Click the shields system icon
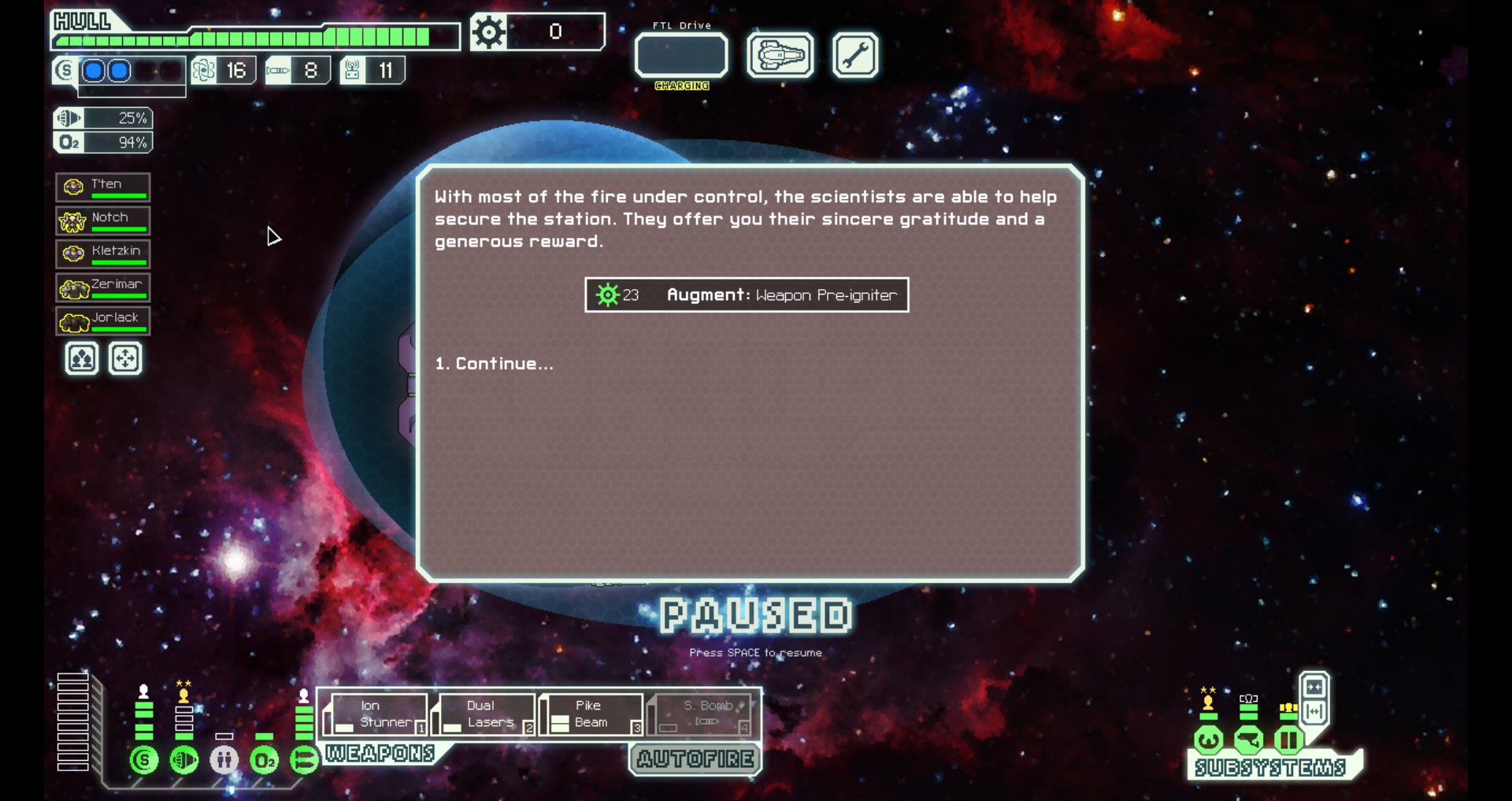Viewport: 1512px width, 801px height. (x=144, y=760)
